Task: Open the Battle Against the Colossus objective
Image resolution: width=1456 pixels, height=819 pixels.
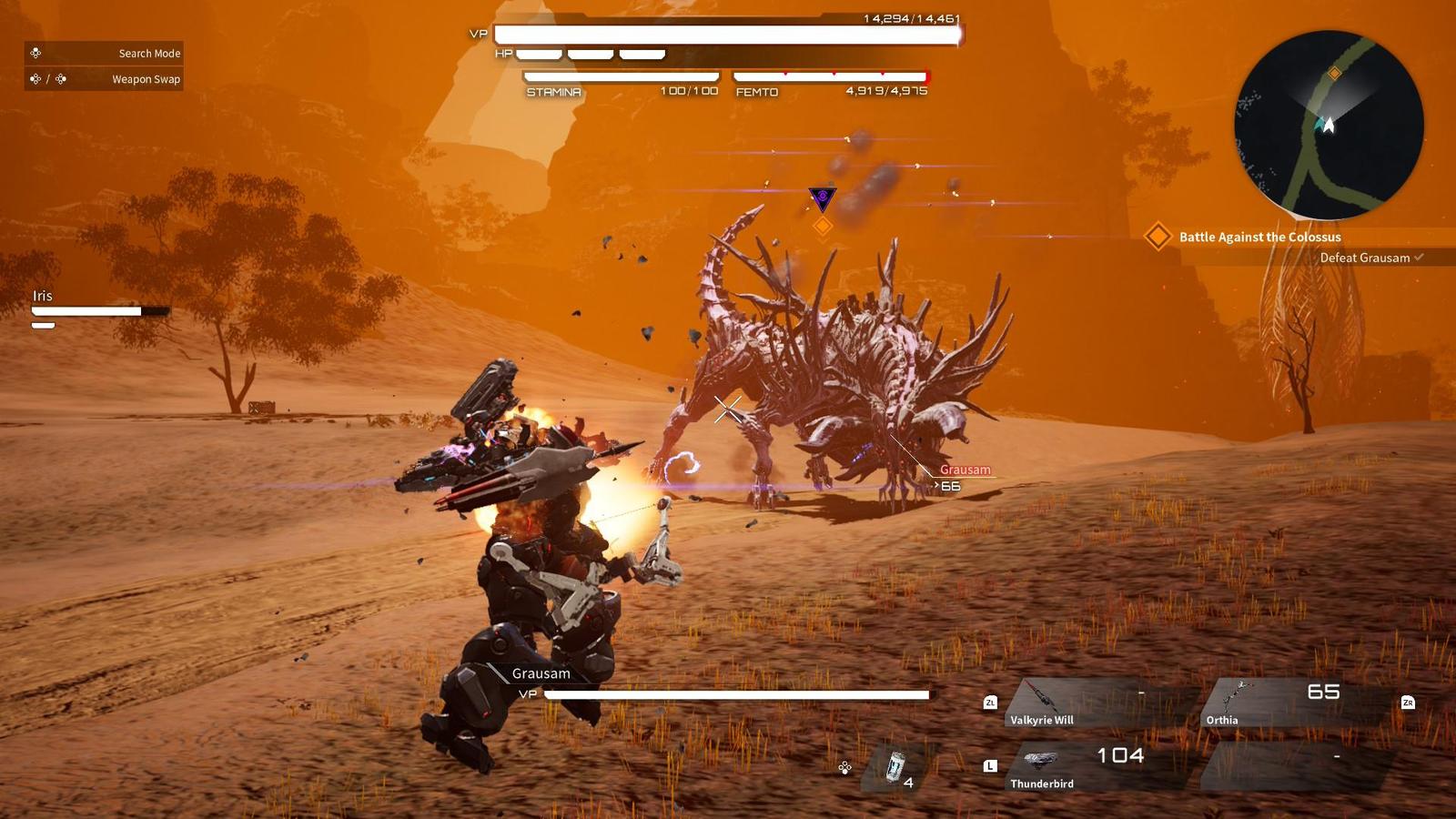Action: pyautogui.click(x=1259, y=237)
